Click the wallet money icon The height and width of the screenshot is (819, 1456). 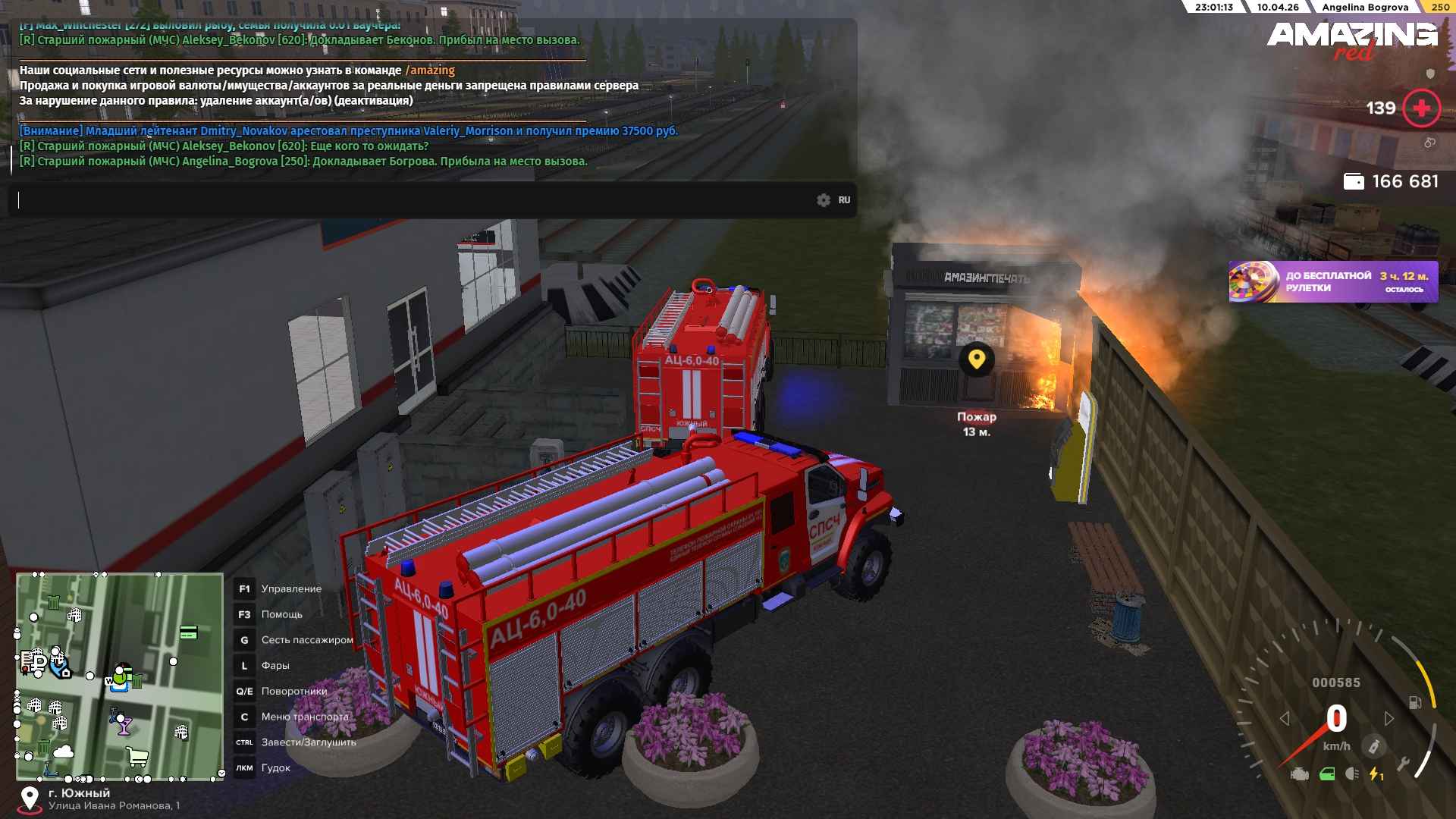(x=1354, y=182)
